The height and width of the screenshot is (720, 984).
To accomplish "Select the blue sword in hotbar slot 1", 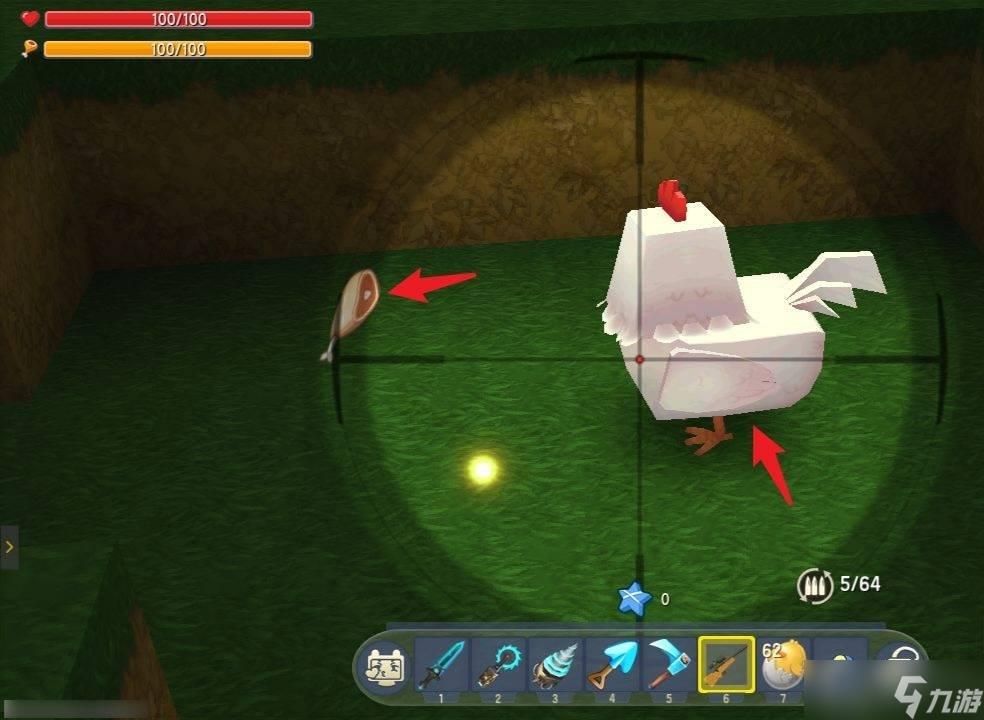I will [x=442, y=663].
